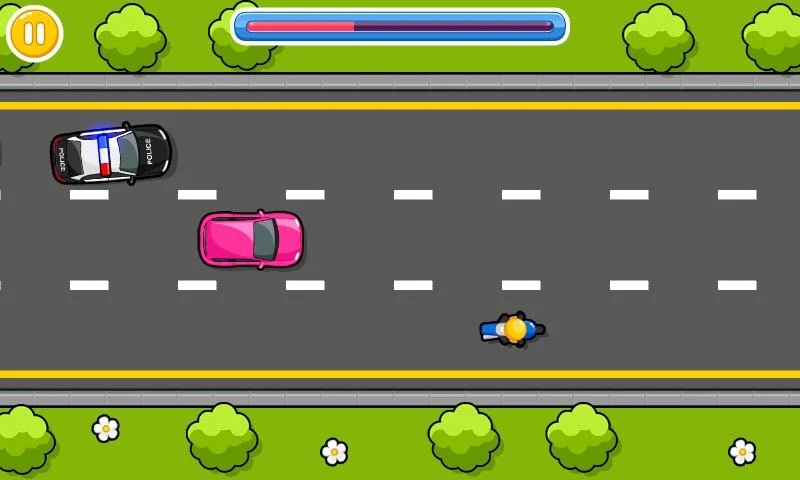Pause the game with the yellow button
The width and height of the screenshot is (800, 480).
(34, 34)
